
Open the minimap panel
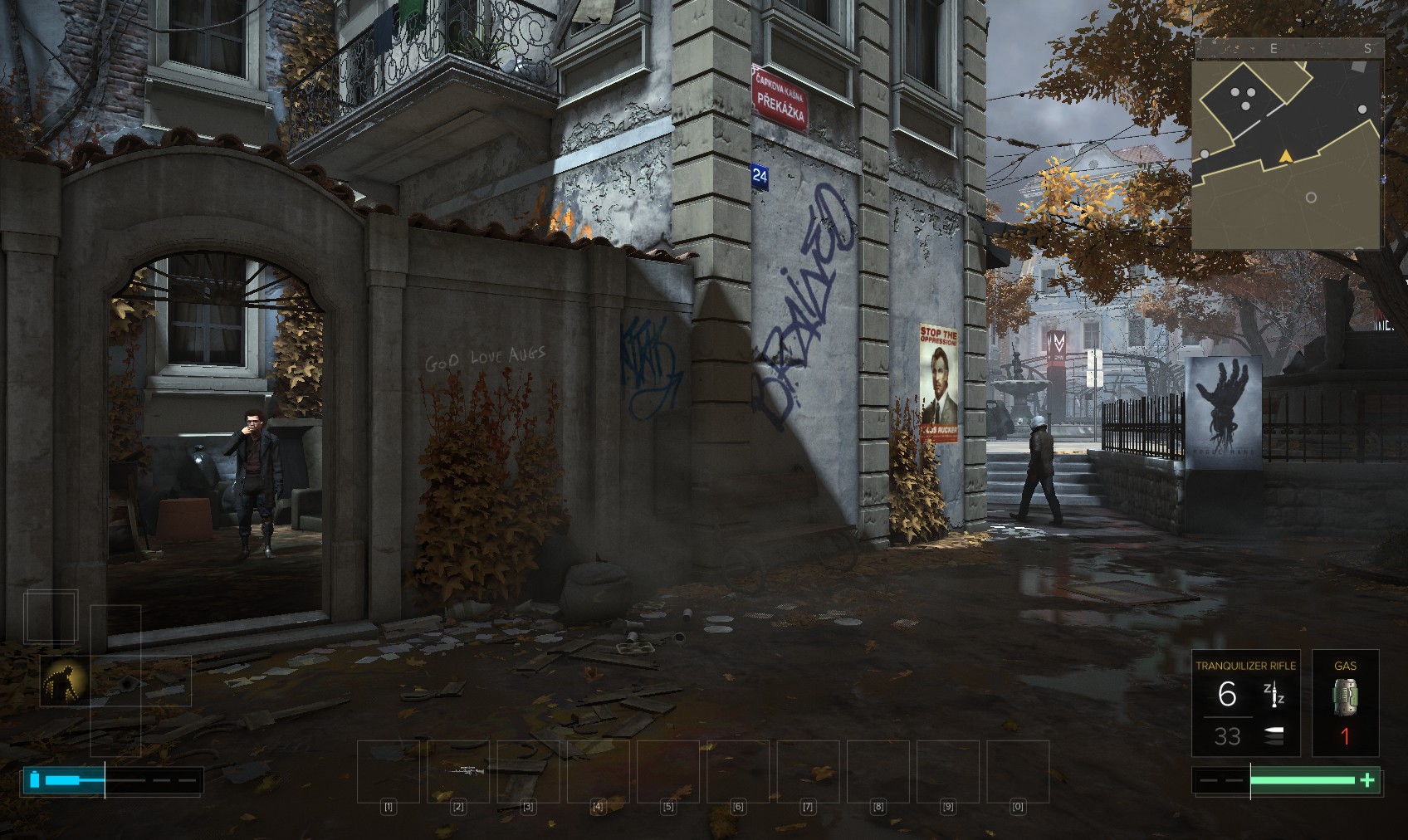point(1285,154)
